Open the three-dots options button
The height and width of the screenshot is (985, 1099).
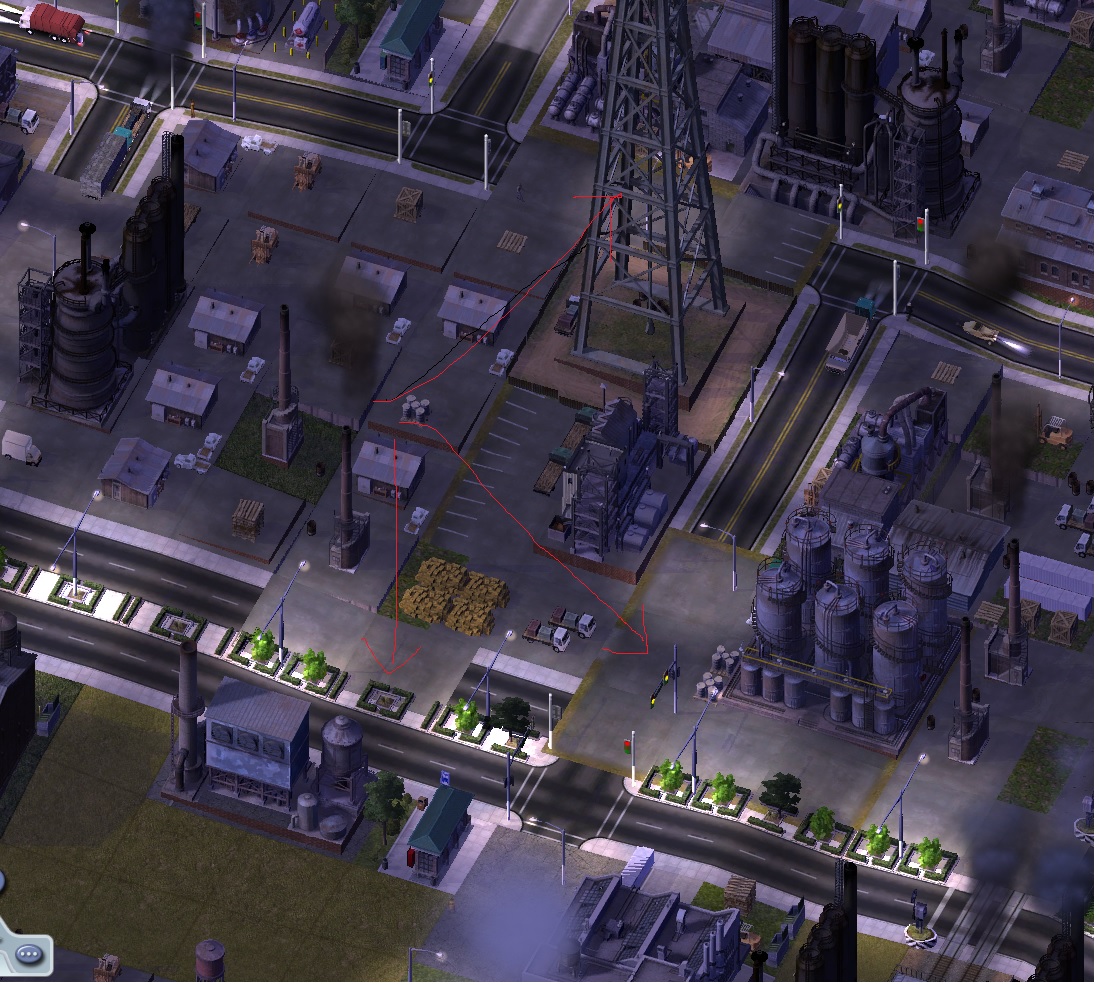pyautogui.click(x=30, y=951)
